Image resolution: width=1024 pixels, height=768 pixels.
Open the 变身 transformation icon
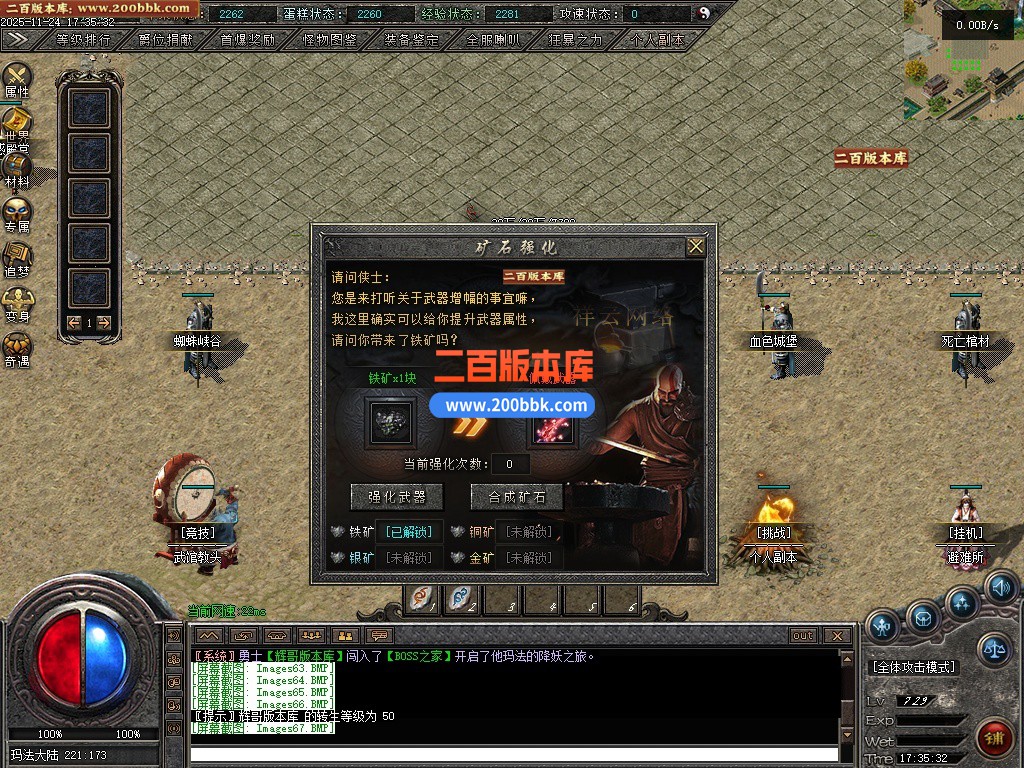tap(17, 301)
